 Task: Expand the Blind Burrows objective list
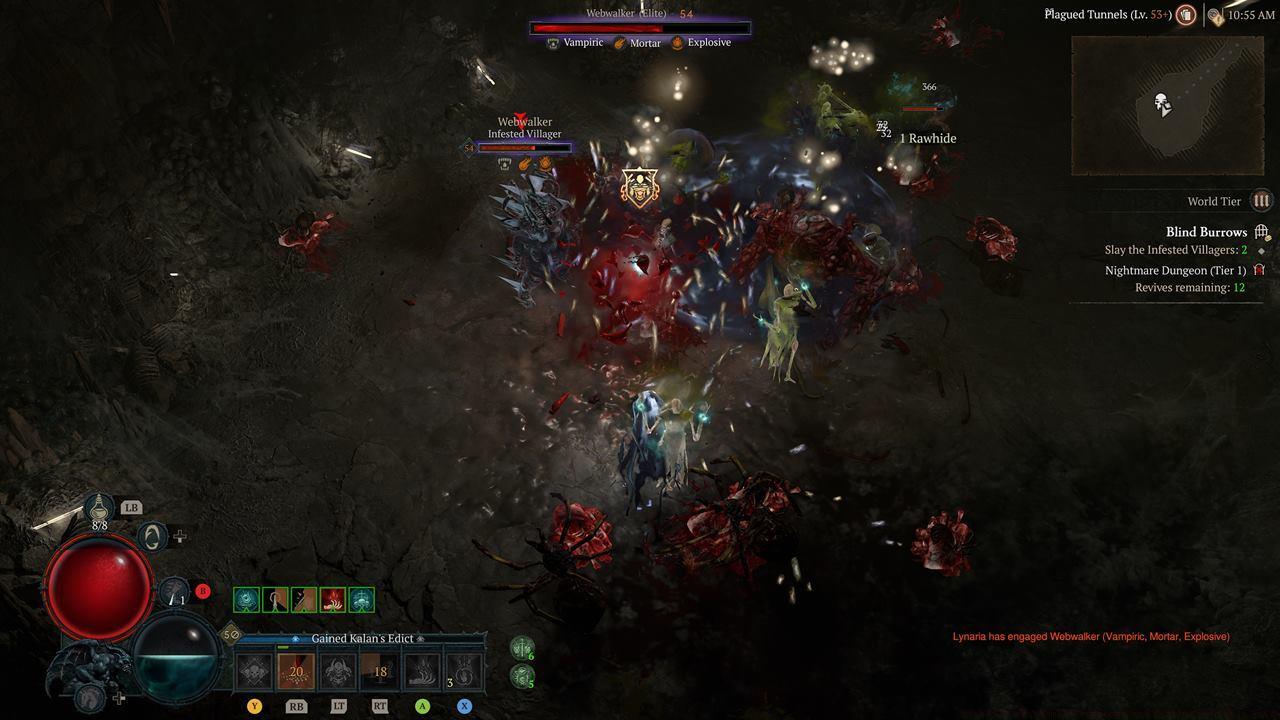click(1207, 231)
